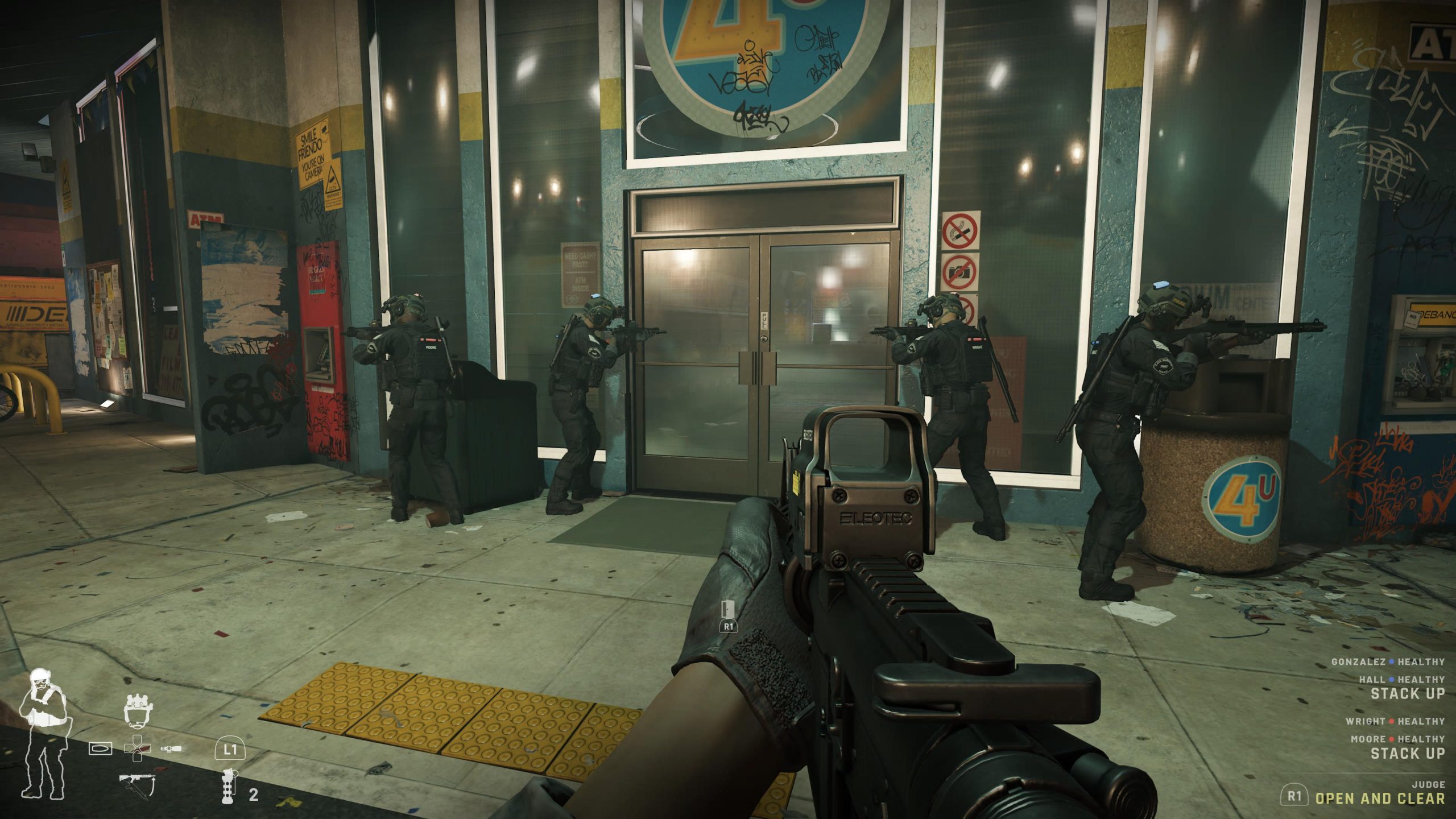This screenshot has width=1456, height=819.
Task: Toggle the helmet night vision icon
Action: tap(138, 710)
